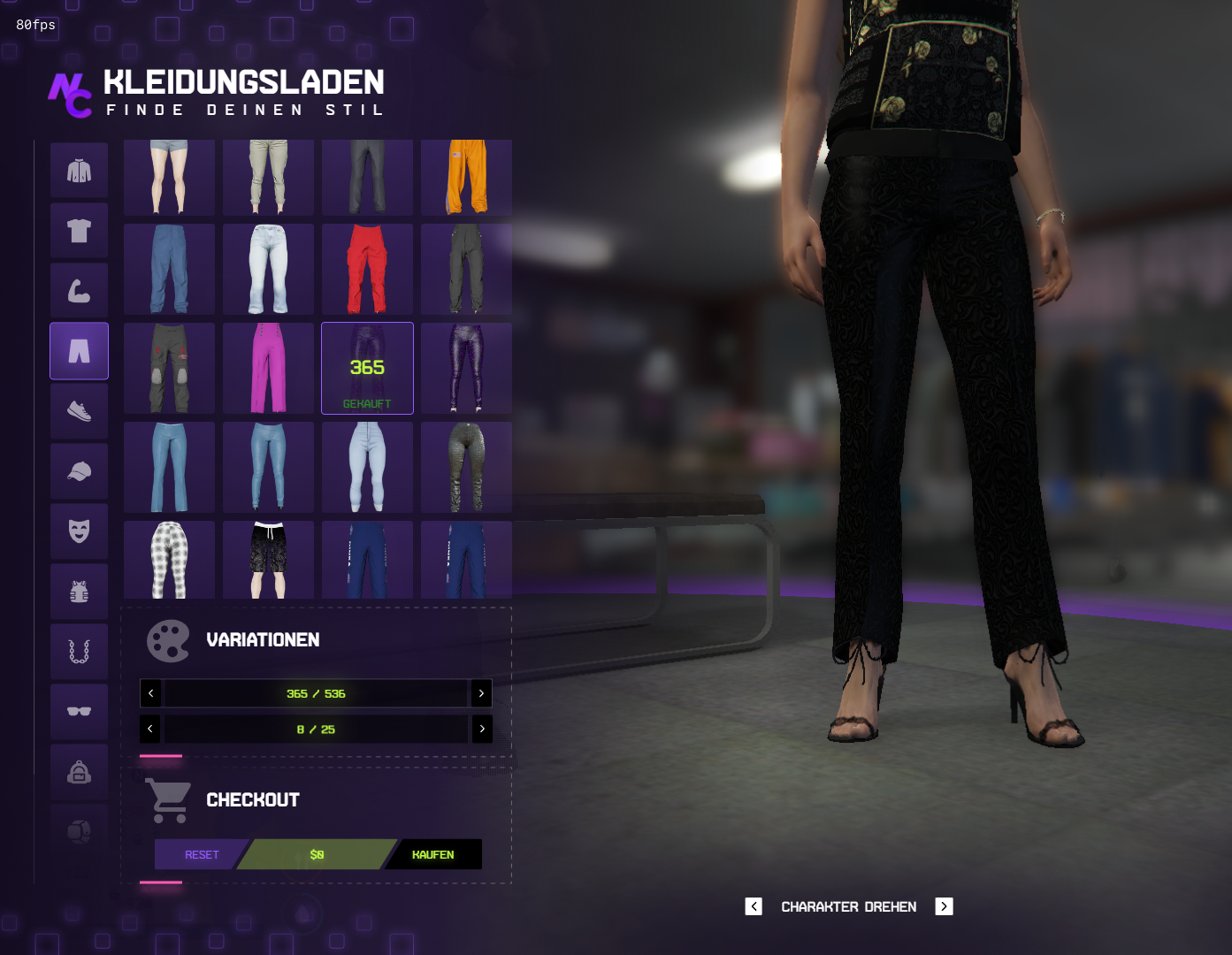Select the shoes category
Image resolution: width=1232 pixels, height=955 pixels.
(x=80, y=411)
